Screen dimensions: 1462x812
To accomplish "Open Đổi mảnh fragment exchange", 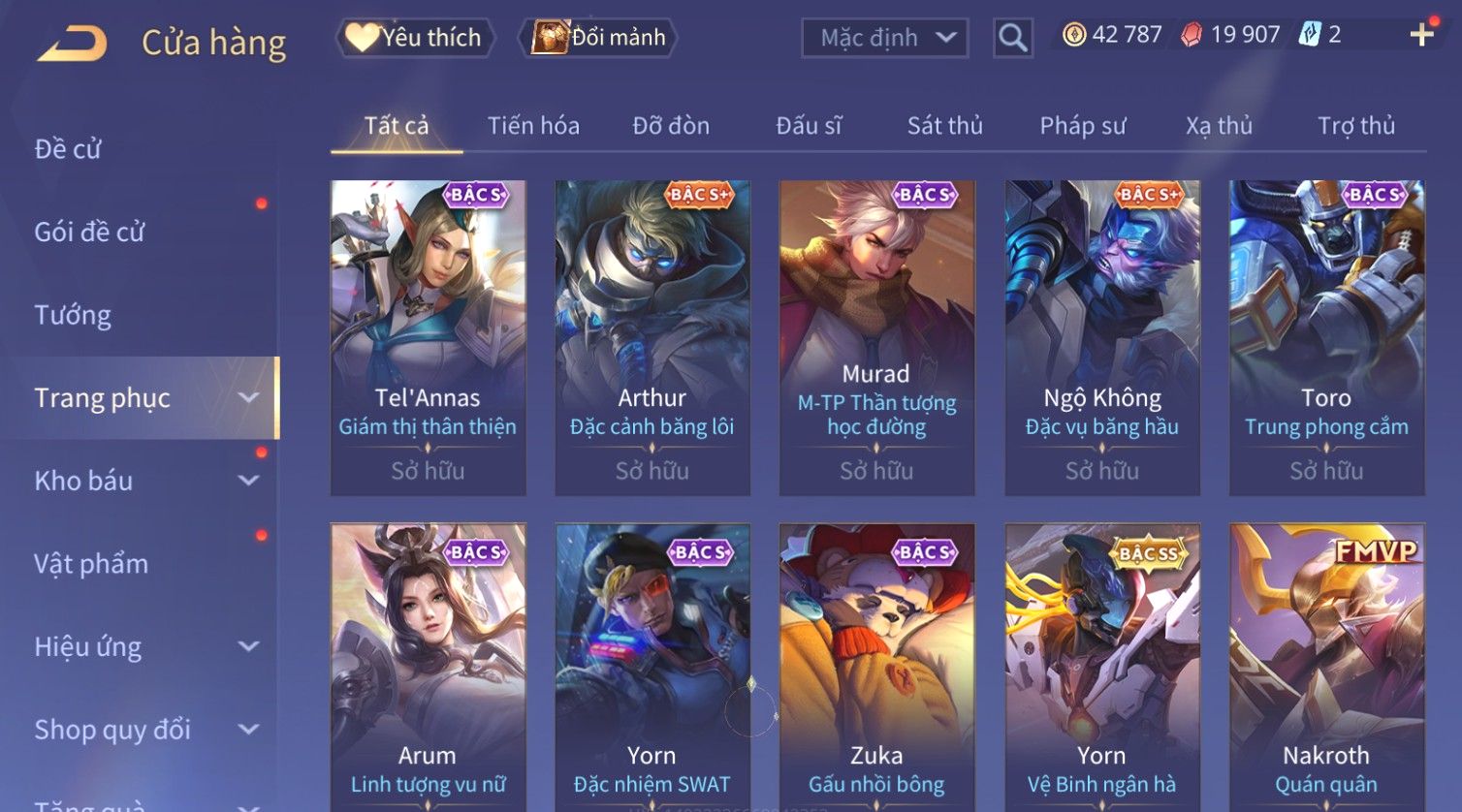I will pos(600,38).
